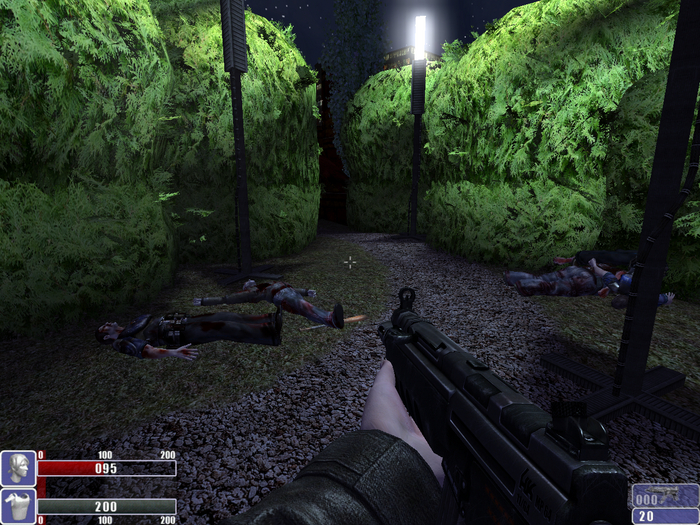
Task: Click the player head health icon
Action: 18,468
